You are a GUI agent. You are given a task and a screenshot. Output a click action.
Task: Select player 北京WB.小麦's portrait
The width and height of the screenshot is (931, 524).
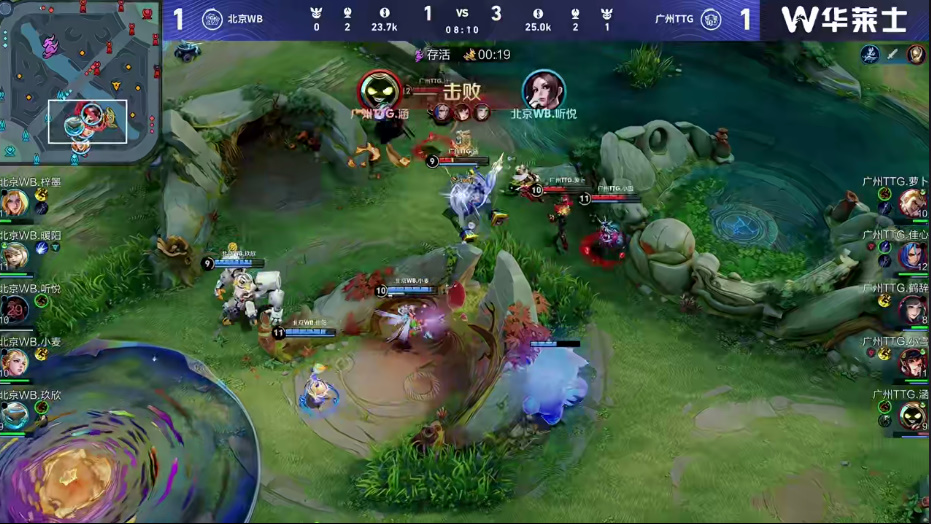click(x=15, y=362)
